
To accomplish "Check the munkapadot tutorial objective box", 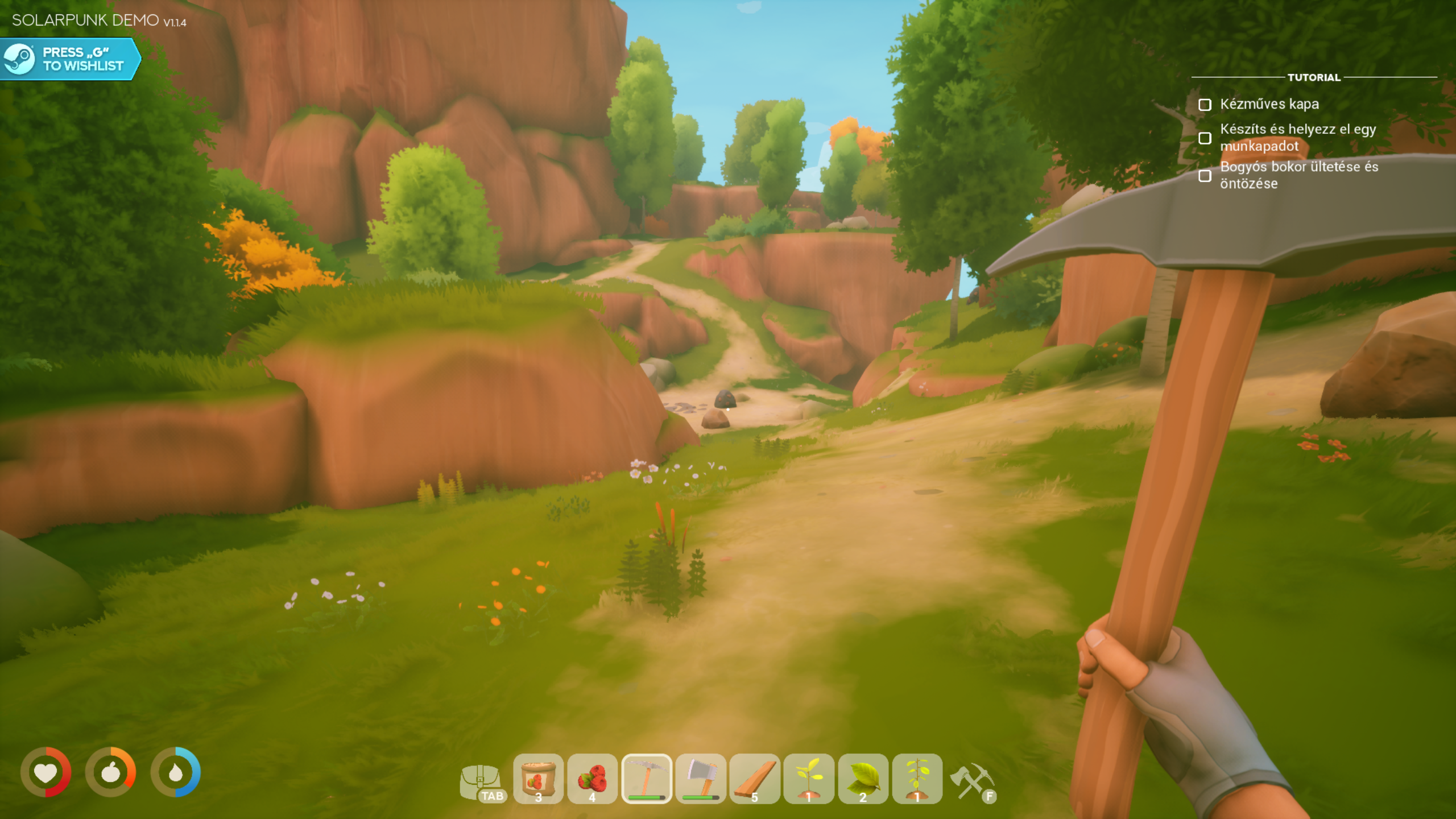I will click(x=1205, y=138).
